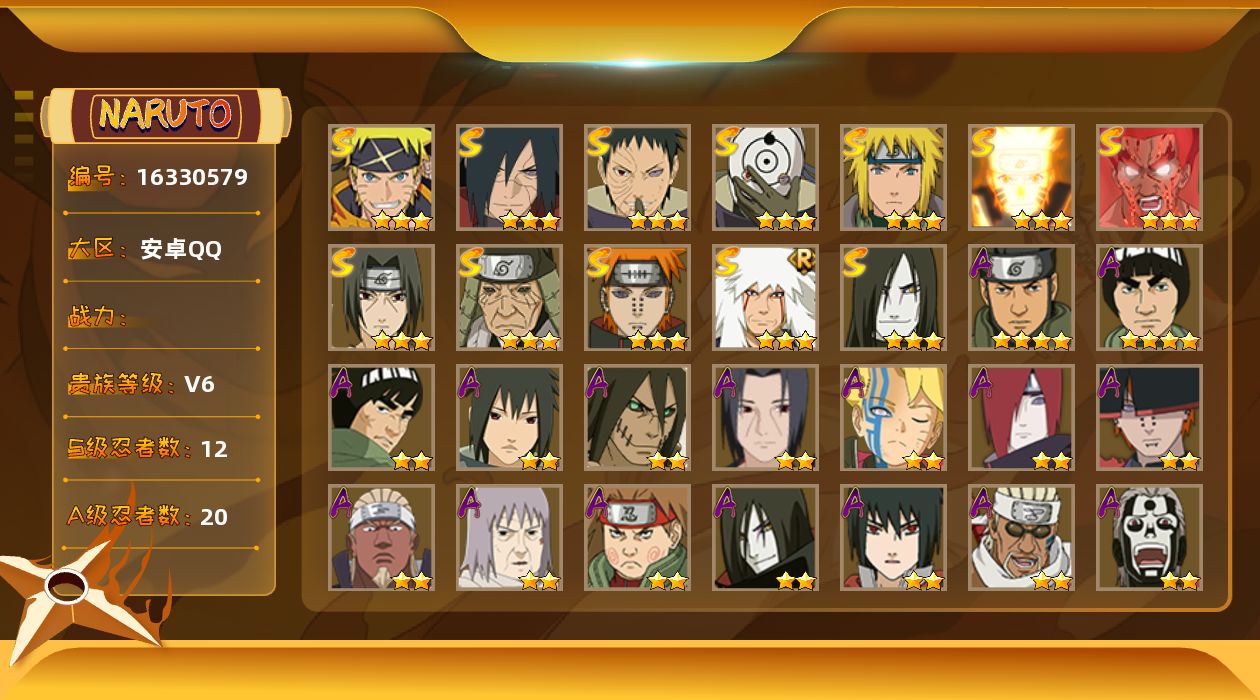Pick green-eyed Kakuzu's portrait
Viewport: 1260px width, 700px height.
tap(637, 417)
